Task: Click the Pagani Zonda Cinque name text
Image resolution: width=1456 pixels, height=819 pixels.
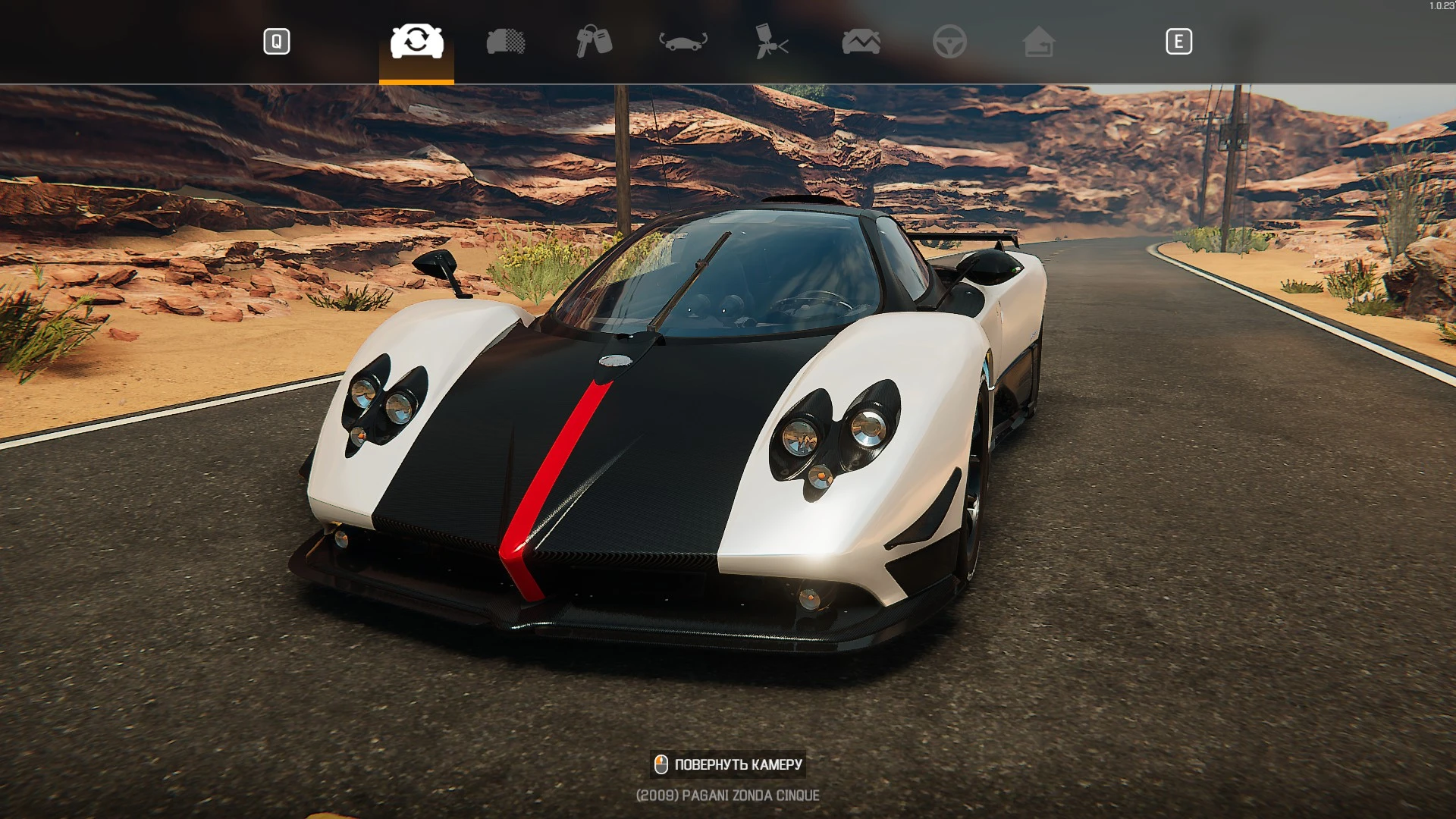Action: point(727,795)
